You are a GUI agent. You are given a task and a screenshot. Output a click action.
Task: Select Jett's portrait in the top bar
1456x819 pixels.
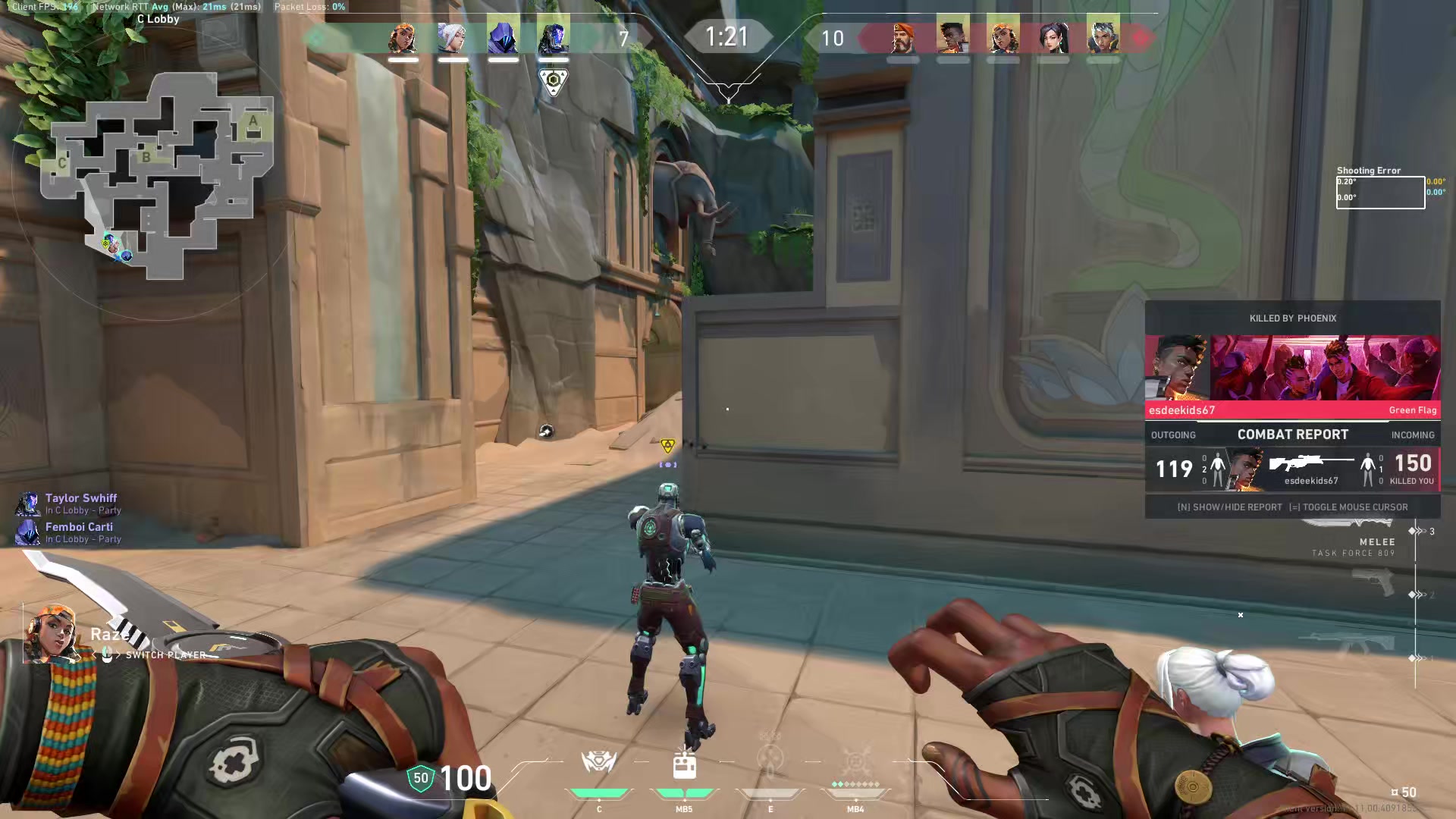coord(453,37)
